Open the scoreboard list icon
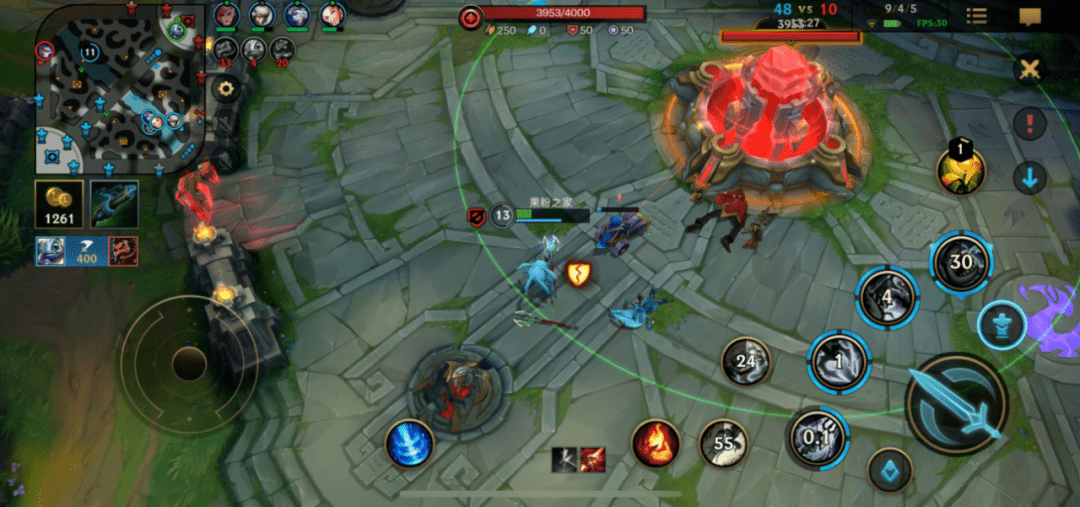The height and width of the screenshot is (507, 1080). pyautogui.click(x=976, y=16)
